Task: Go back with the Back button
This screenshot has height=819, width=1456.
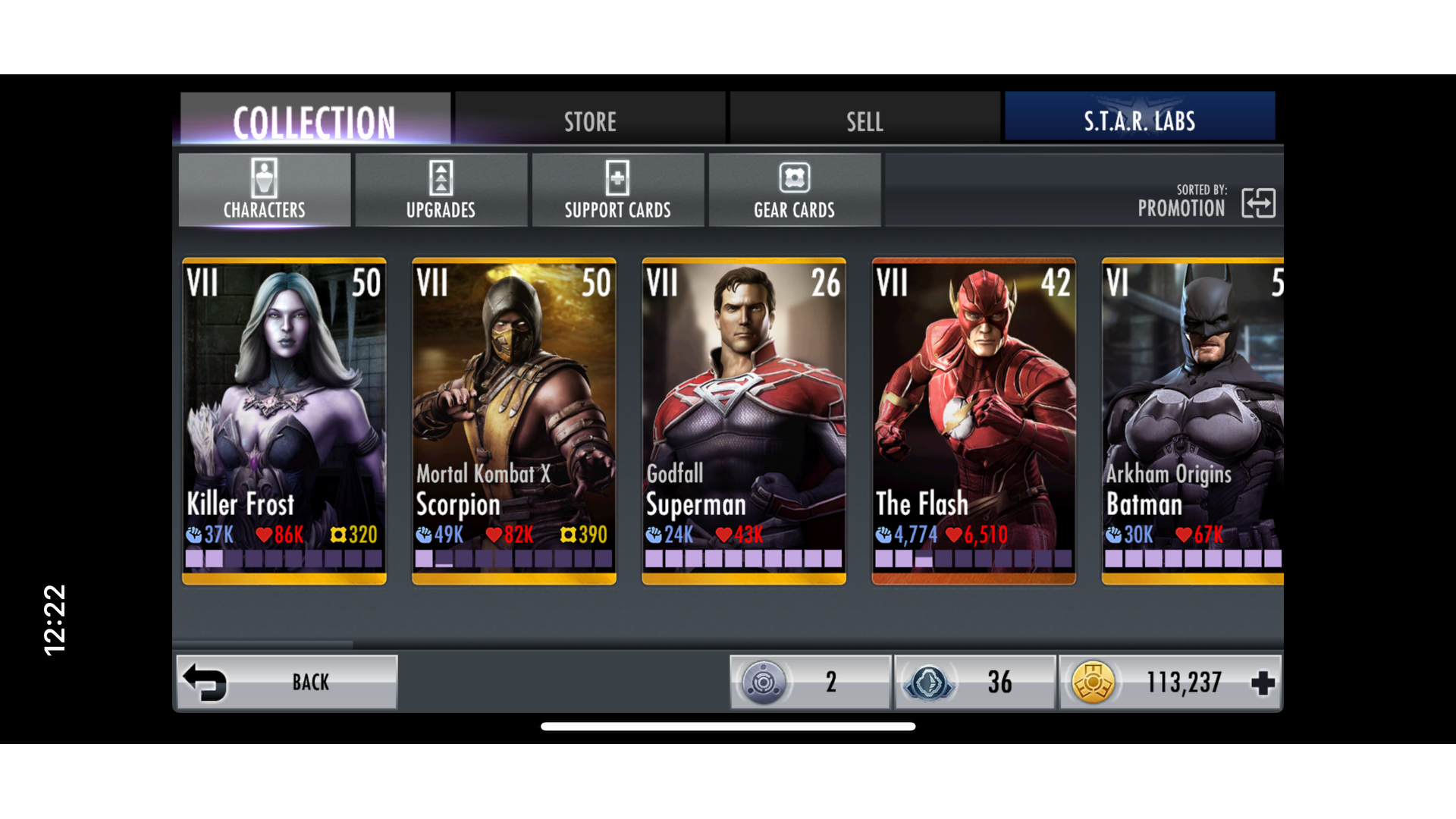Action: tap(287, 682)
